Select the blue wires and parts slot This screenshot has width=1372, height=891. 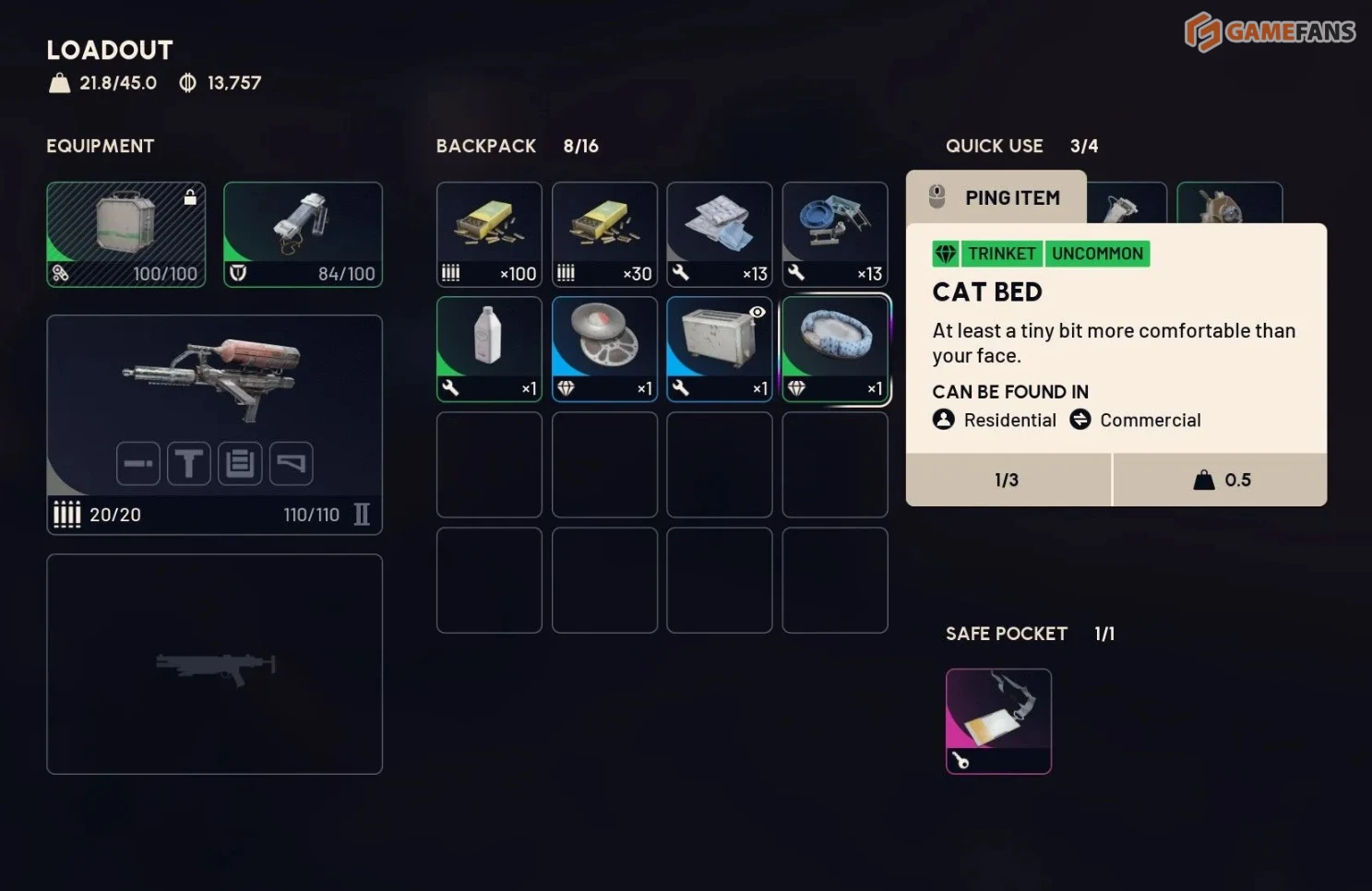point(834,234)
